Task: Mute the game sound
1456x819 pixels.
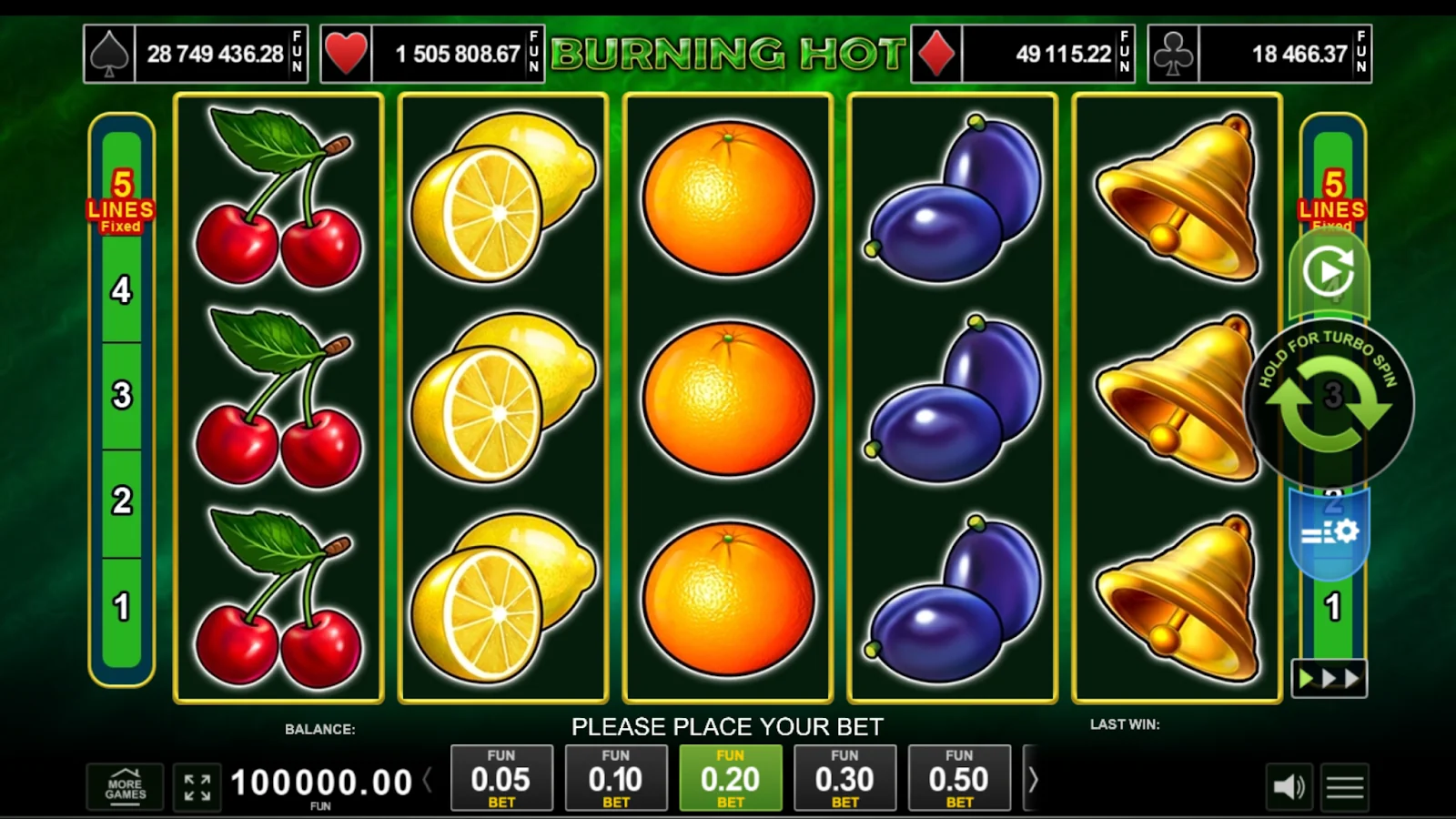Action: click(x=1288, y=787)
